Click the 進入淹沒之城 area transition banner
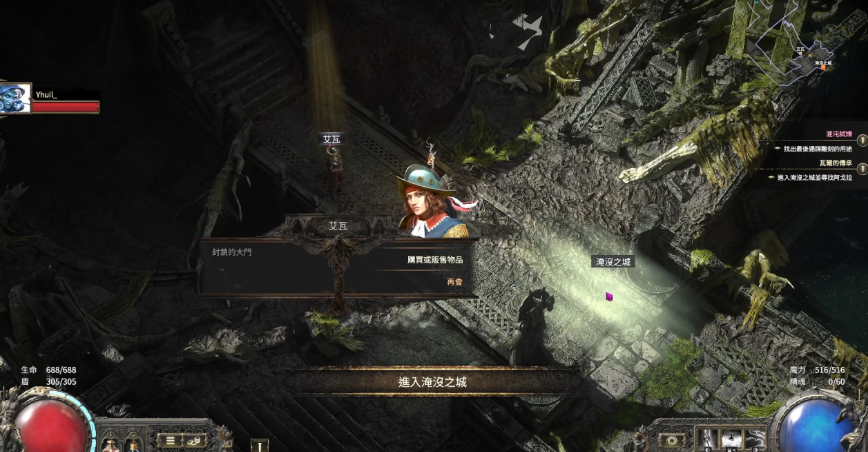 433,381
